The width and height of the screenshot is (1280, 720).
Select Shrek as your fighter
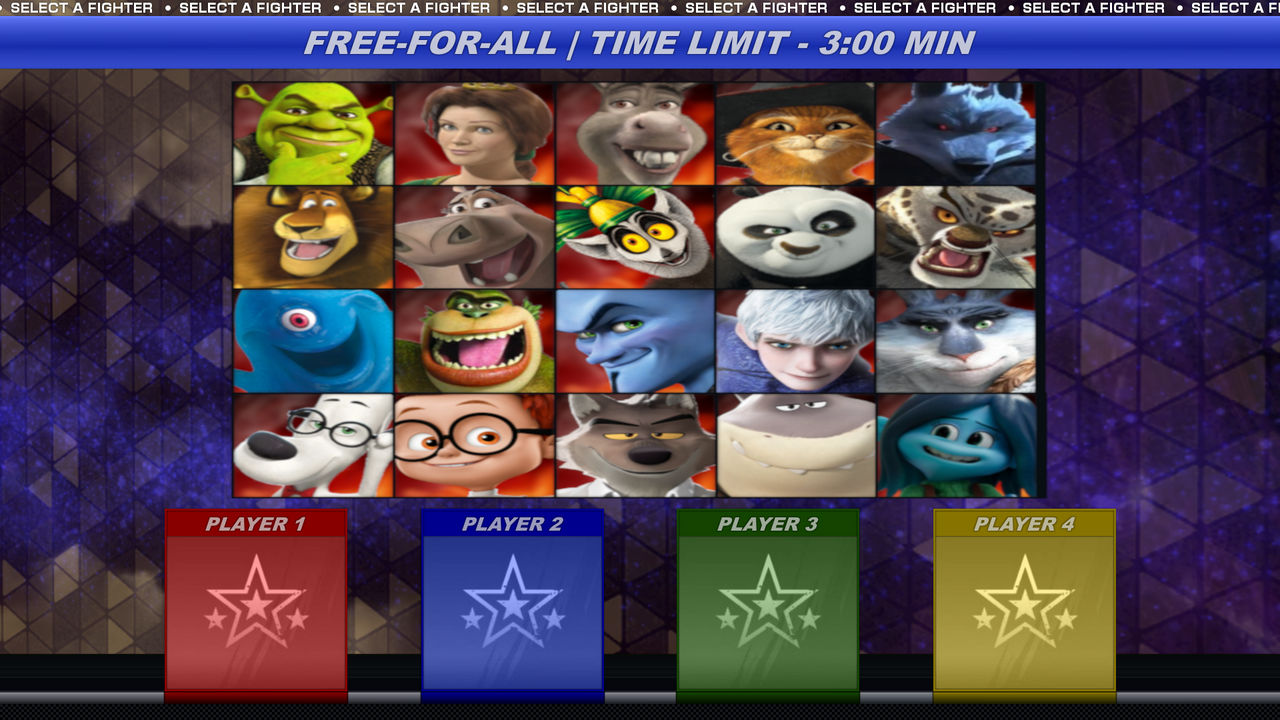[313, 132]
